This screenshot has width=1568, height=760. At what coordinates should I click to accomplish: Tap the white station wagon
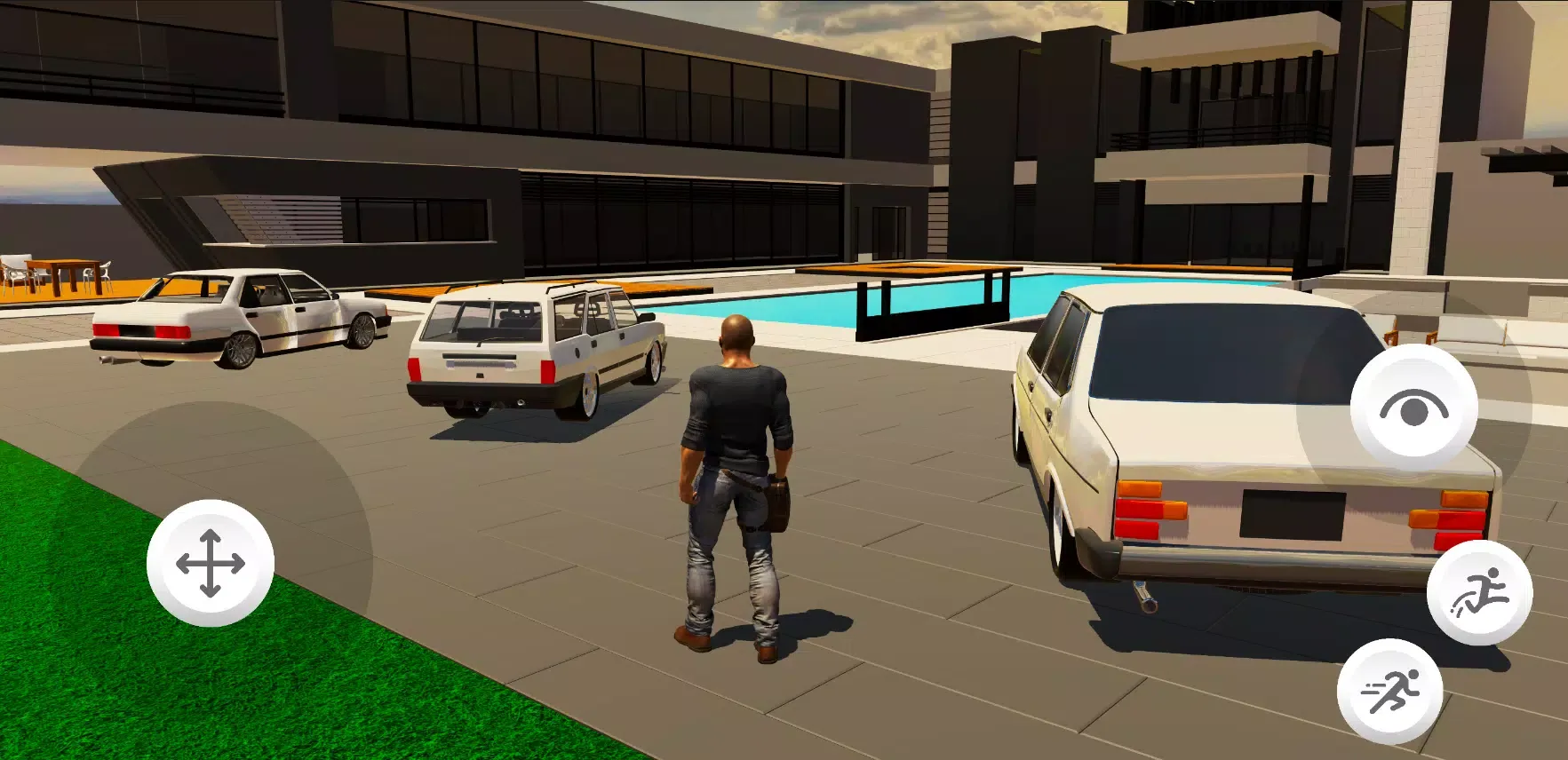pyautogui.click(x=533, y=355)
